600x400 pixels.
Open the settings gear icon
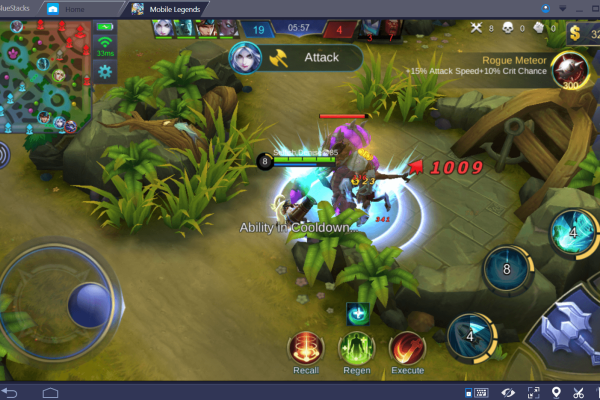pyautogui.click(x=104, y=71)
